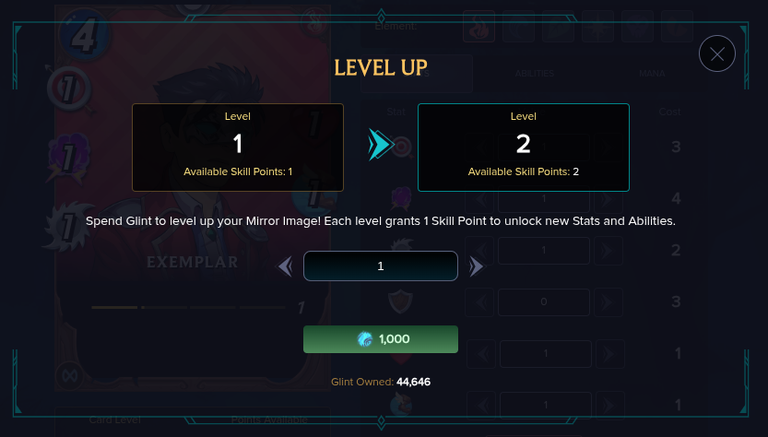Spend 1,000 Glint to level up
This screenshot has width=768, height=437.
point(381,339)
